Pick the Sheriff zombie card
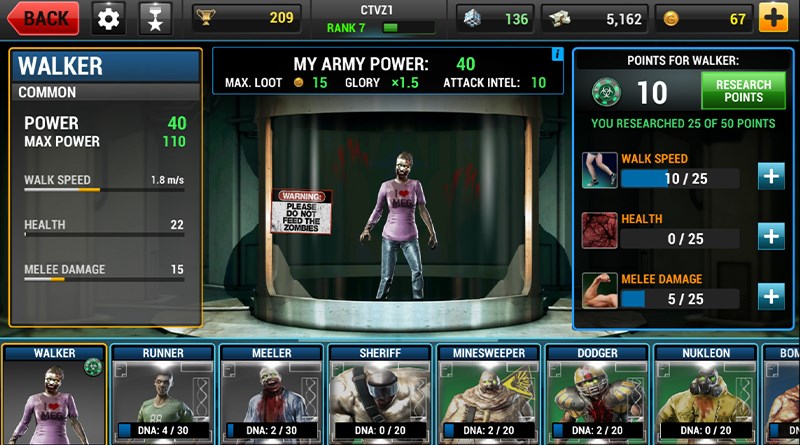This screenshot has height=445, width=800. tap(380, 395)
